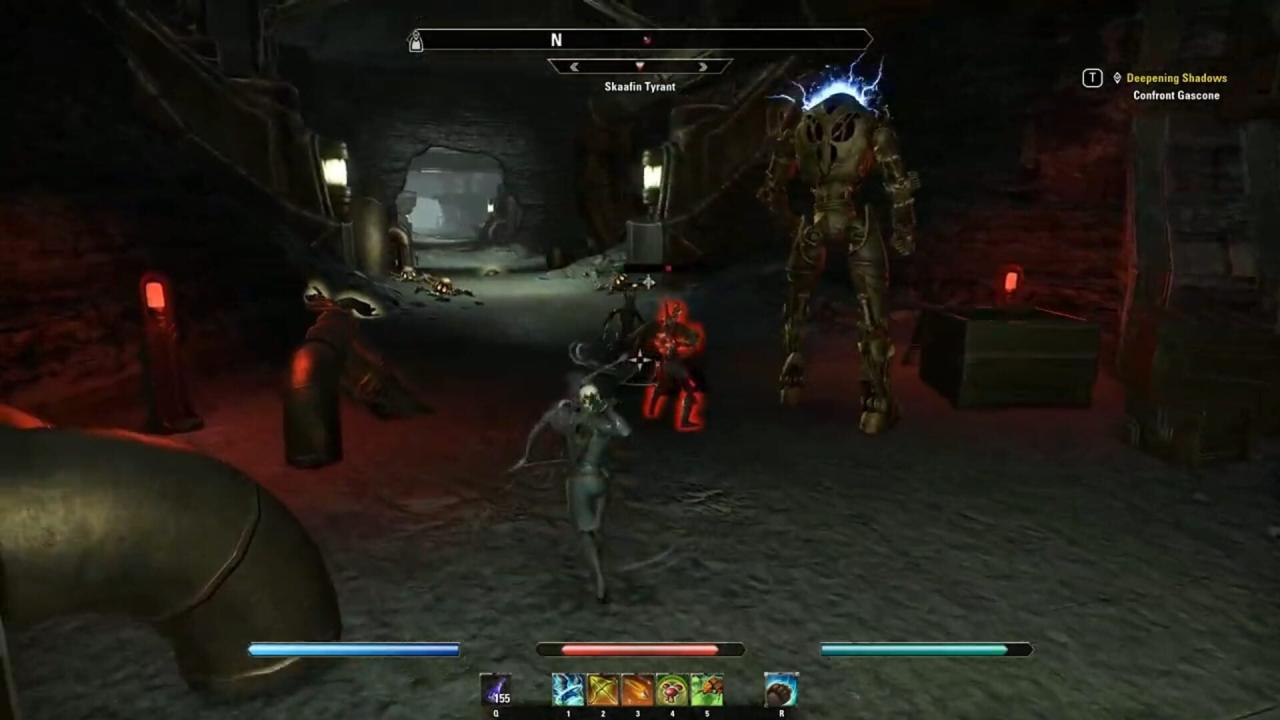The image size is (1280, 720).
Task: Select the Deepening Shadows quest tracker
Action: pos(1176,78)
